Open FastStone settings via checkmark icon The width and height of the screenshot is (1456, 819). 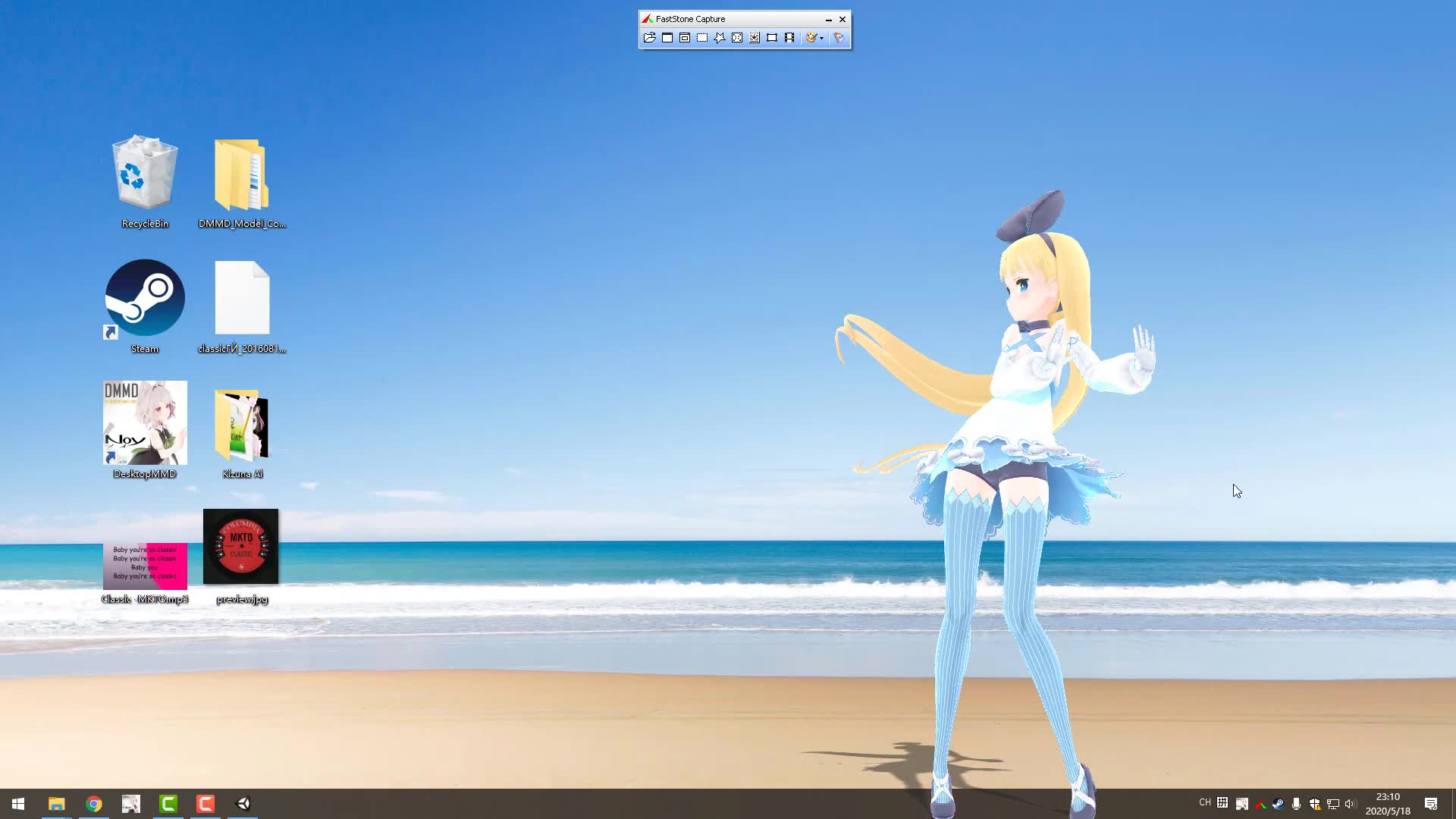pyautogui.click(x=838, y=38)
